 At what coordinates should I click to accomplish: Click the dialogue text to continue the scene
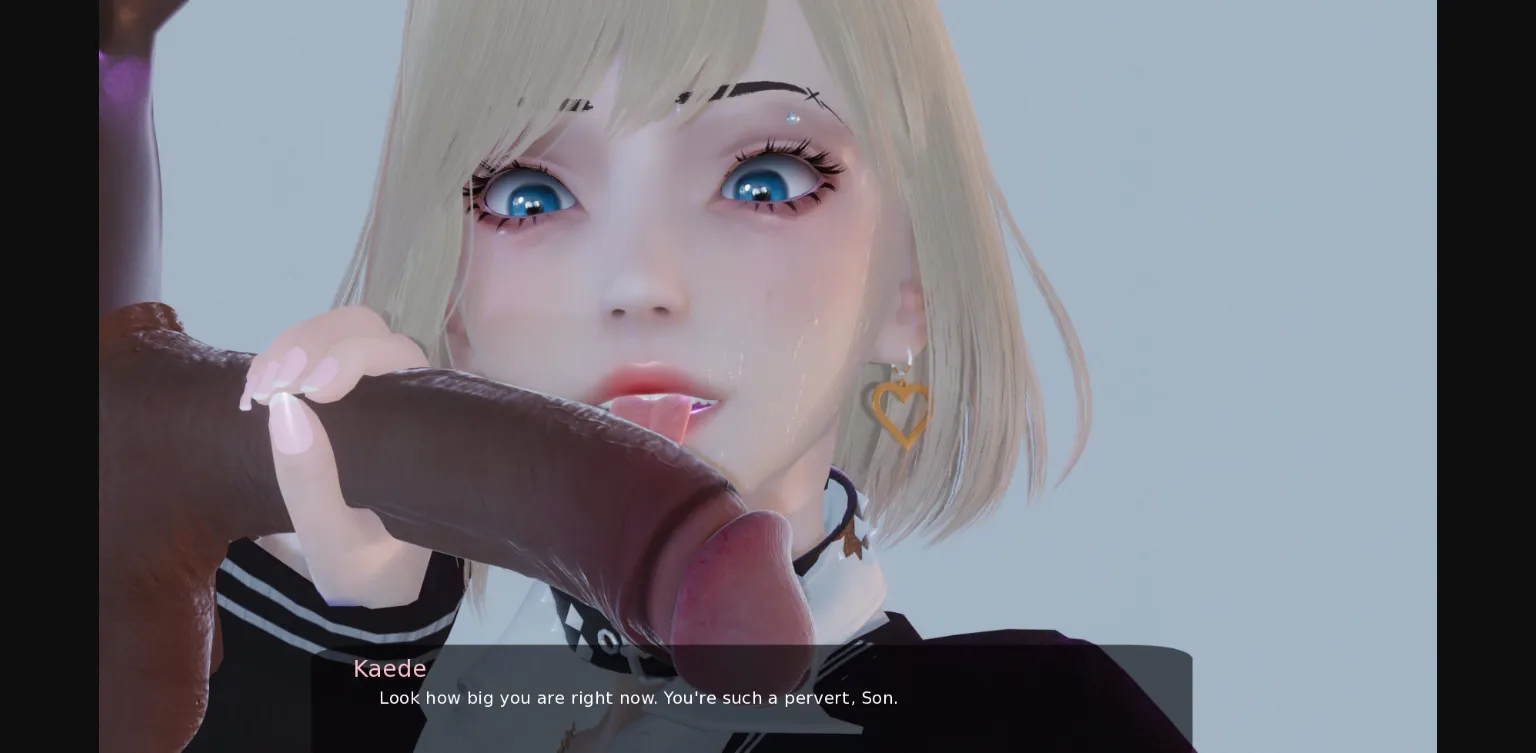[638, 698]
